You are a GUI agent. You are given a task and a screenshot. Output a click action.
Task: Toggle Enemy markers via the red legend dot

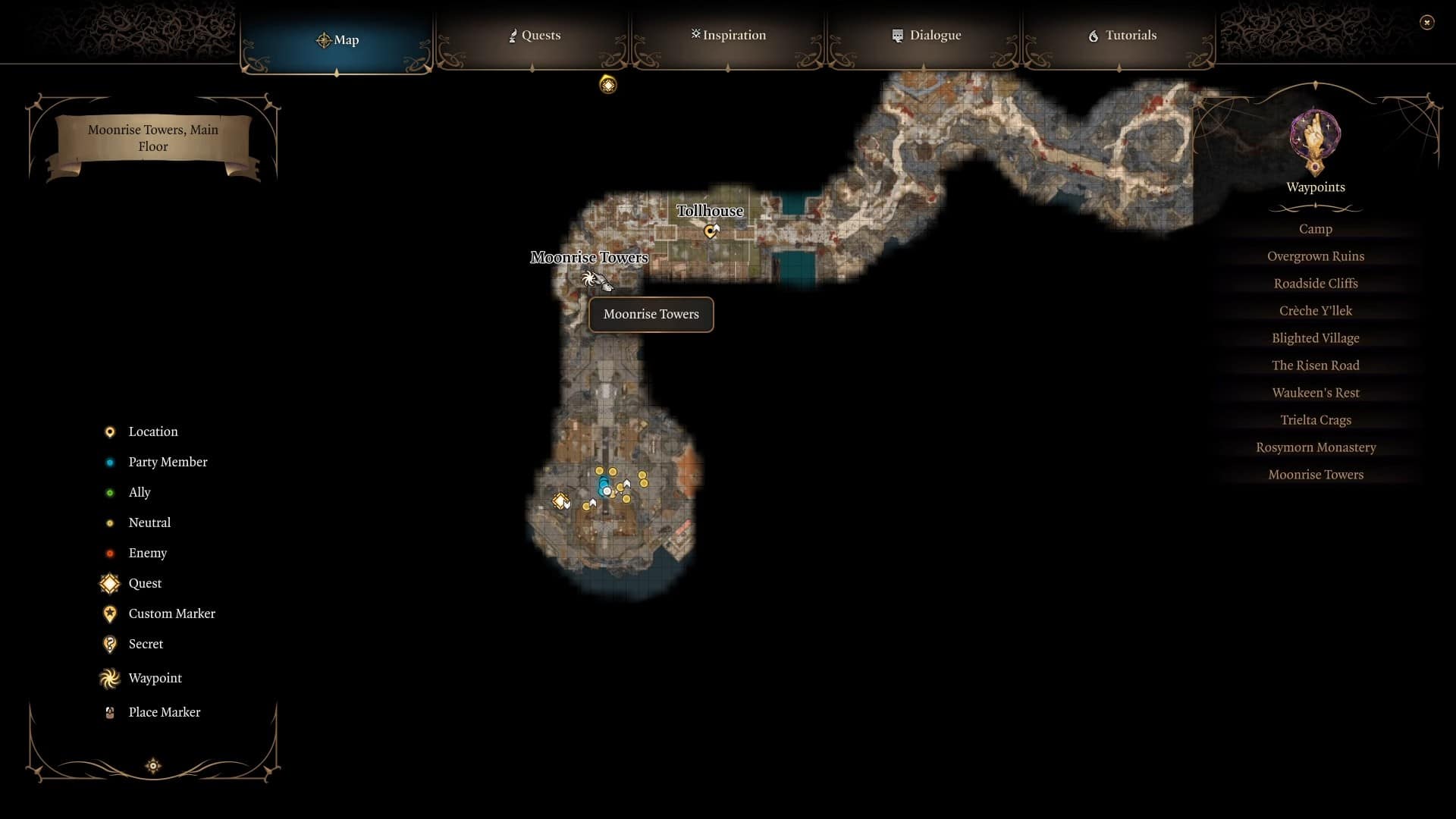tap(111, 553)
